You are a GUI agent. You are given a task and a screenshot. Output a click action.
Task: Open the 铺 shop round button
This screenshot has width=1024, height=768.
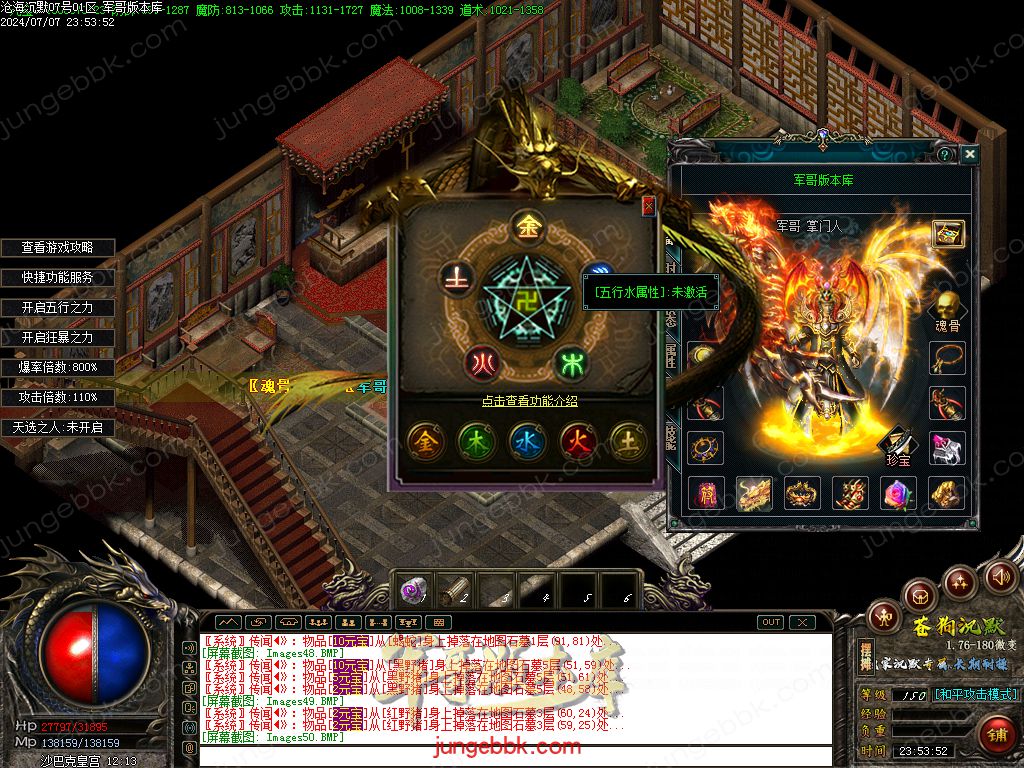point(995,733)
